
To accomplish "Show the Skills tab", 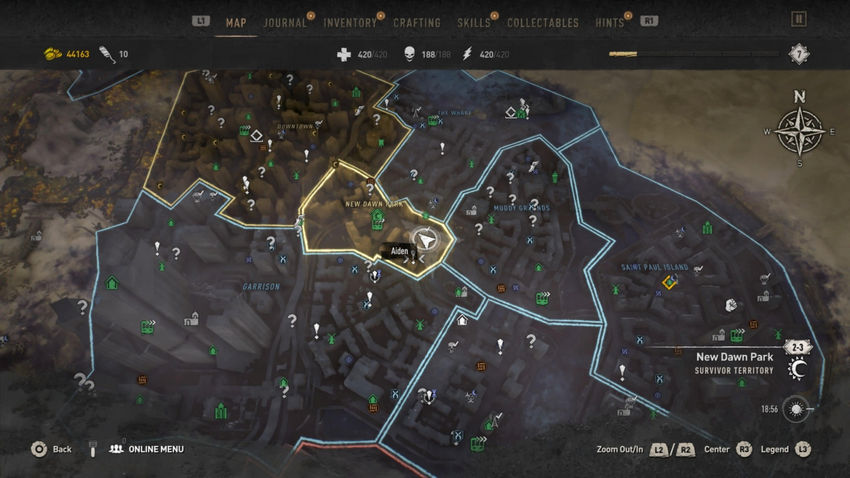I will tap(474, 23).
